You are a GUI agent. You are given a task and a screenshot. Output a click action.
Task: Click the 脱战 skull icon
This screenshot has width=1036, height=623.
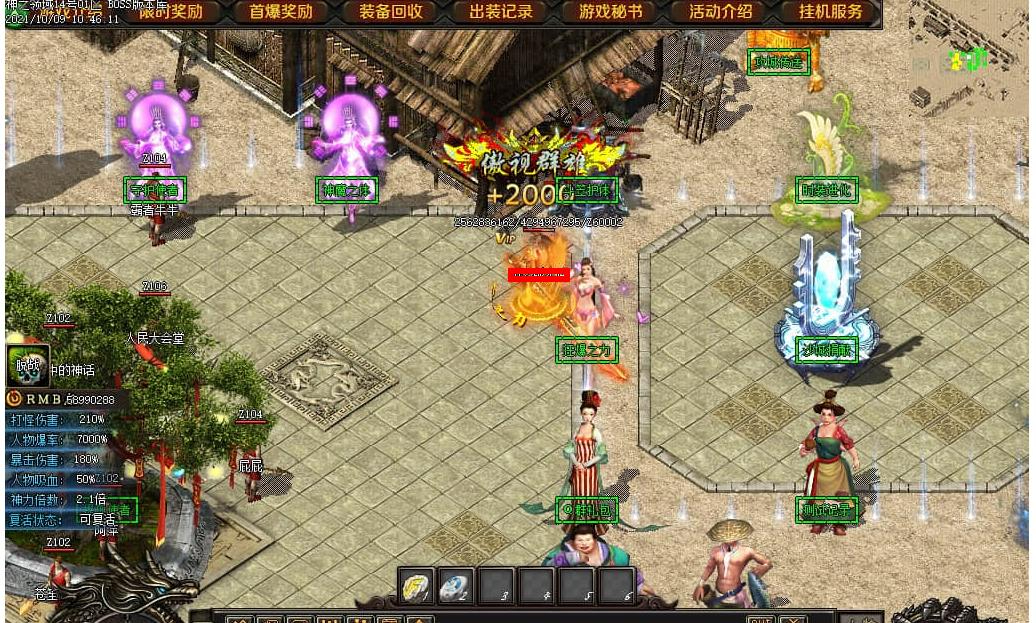coord(27,366)
